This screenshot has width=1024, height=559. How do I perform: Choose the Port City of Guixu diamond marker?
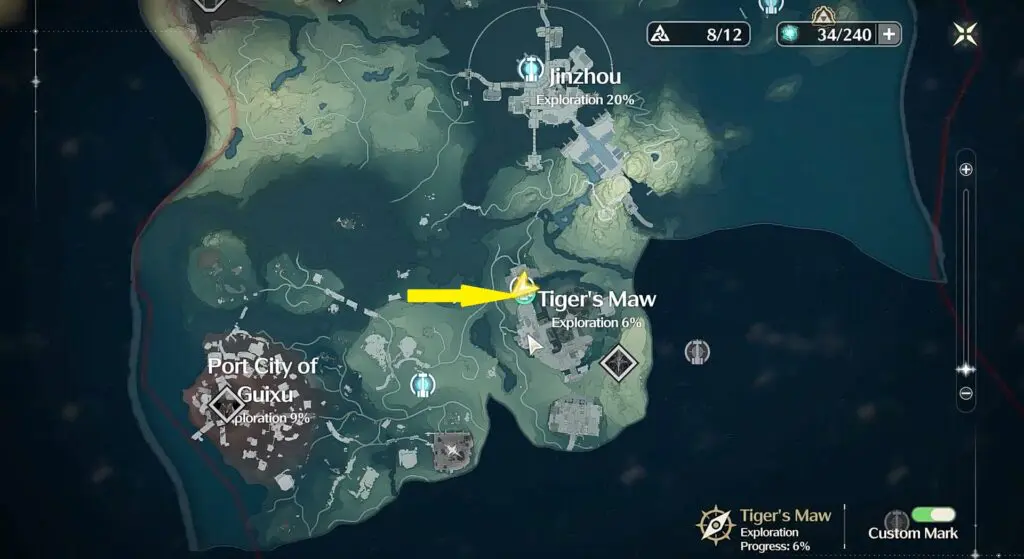[x=223, y=404]
